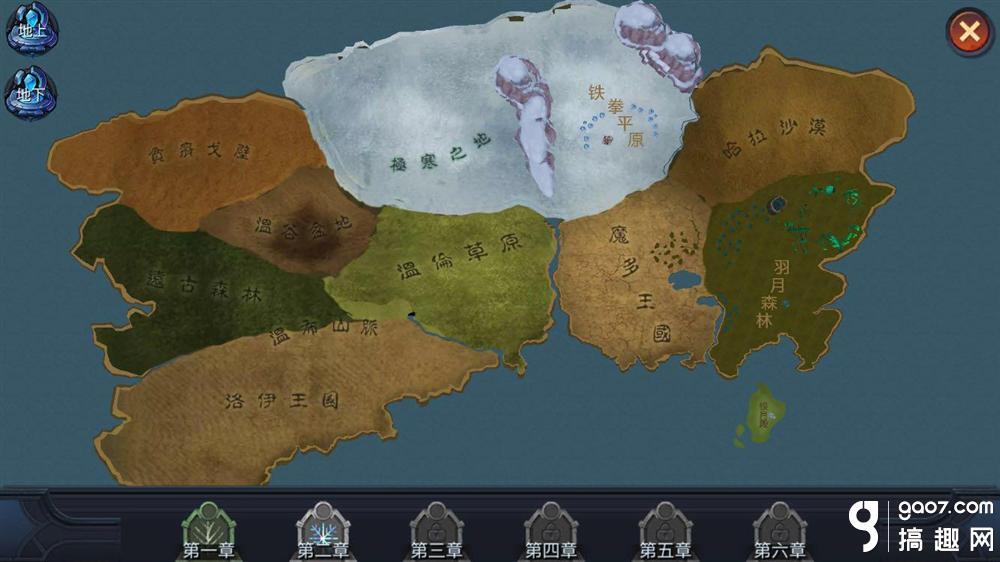Select the small green island region
1000x562 pixels.
[765, 415]
